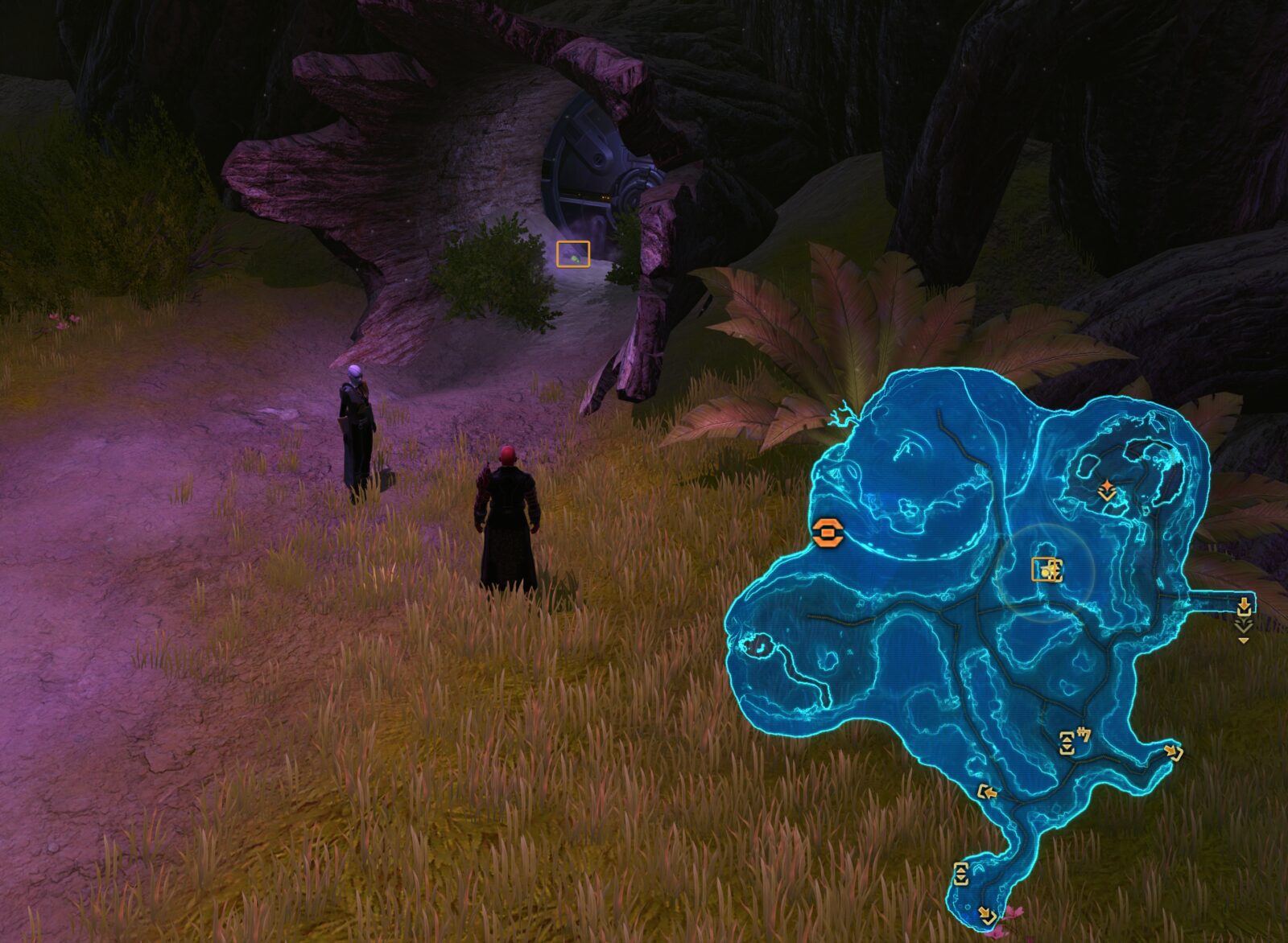This screenshot has width=1288, height=943.
Task: Click the central quest area marker icon
Action: click(1046, 570)
